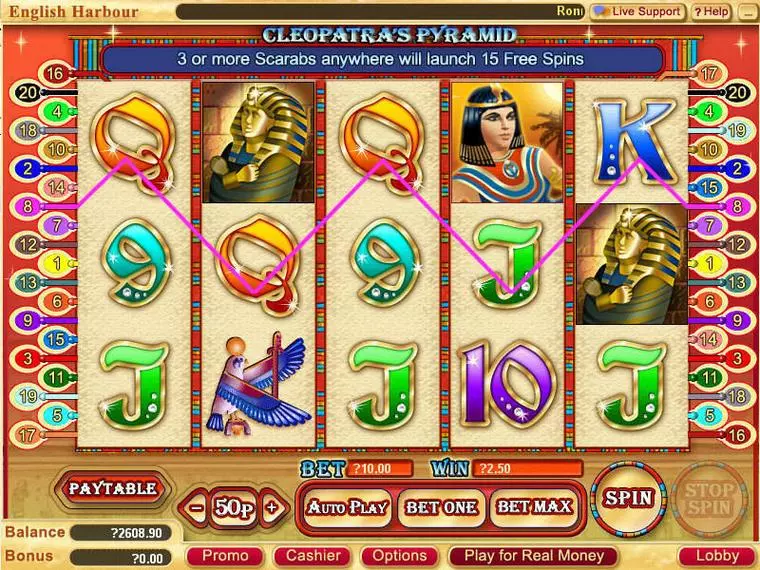Open the Promo page
The height and width of the screenshot is (570, 760).
click(224, 556)
